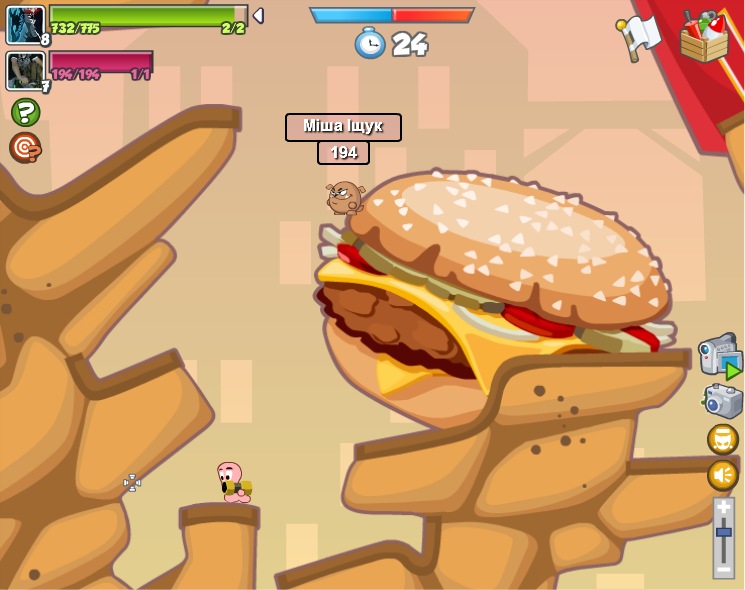Select the level 7 opponent avatar
The image size is (745, 590).
click(24, 71)
